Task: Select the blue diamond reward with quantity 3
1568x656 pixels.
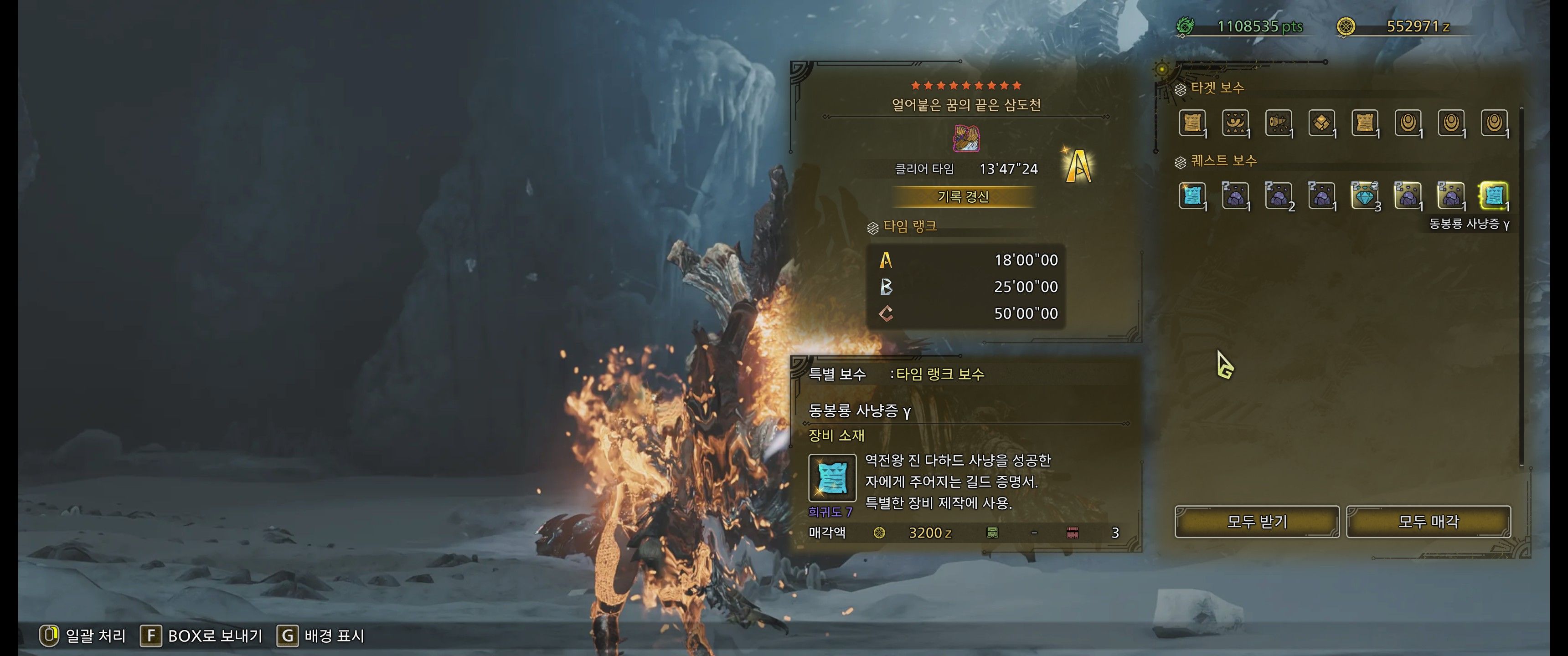Action: point(1364,195)
